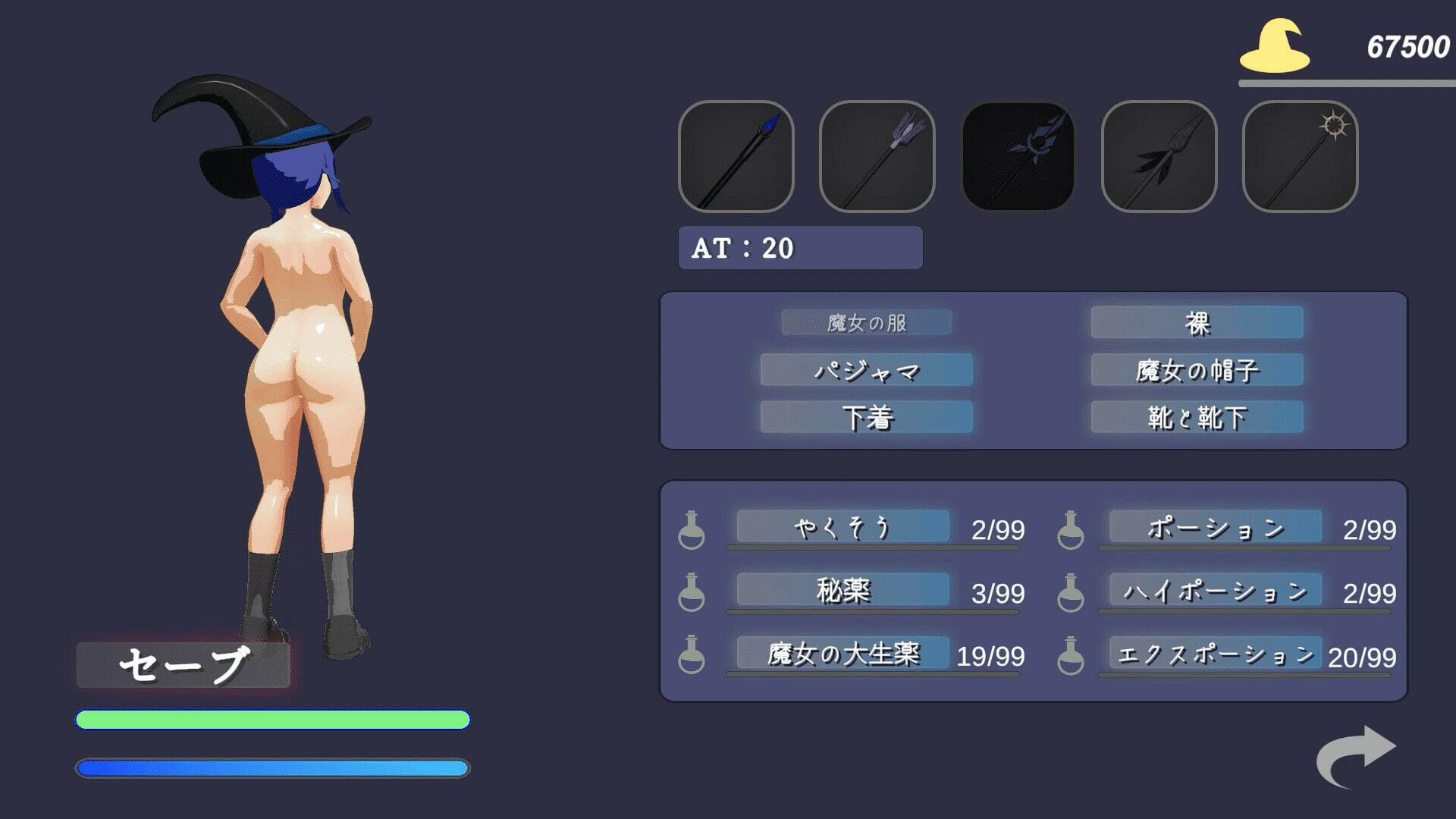This screenshot has height=819, width=1456.
Task: Choose the 魔女の服 outfit
Action: click(x=866, y=322)
